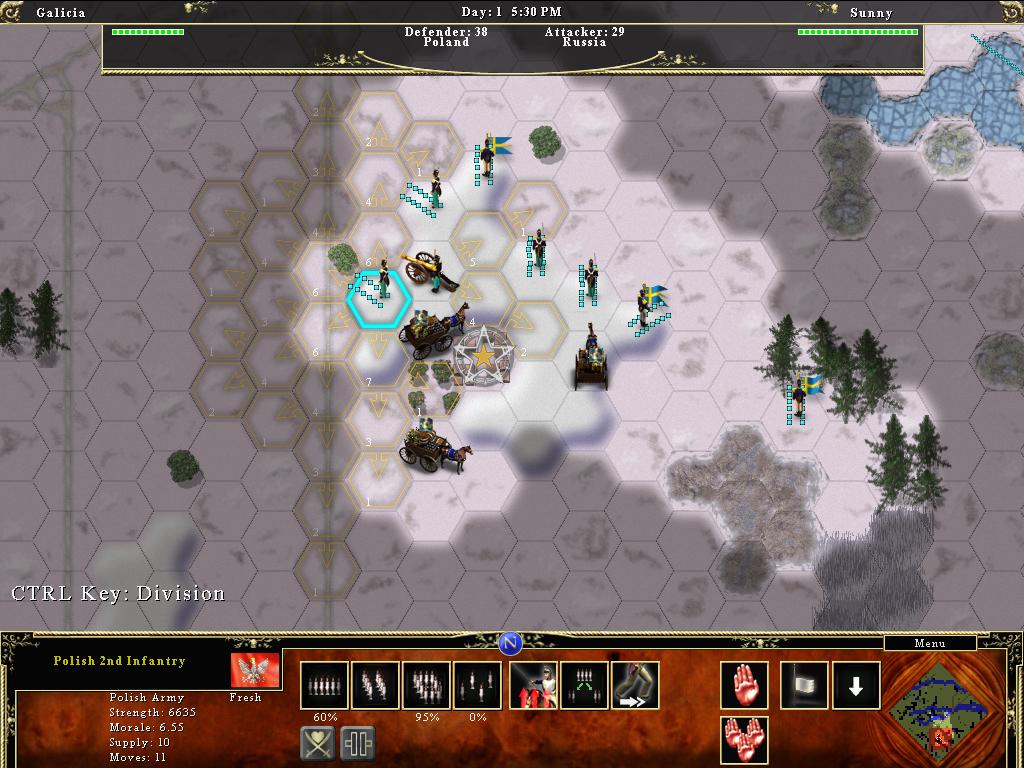Screen dimensions: 1024x768
Task: Click the blue N compass emblem
Action: coord(511,641)
